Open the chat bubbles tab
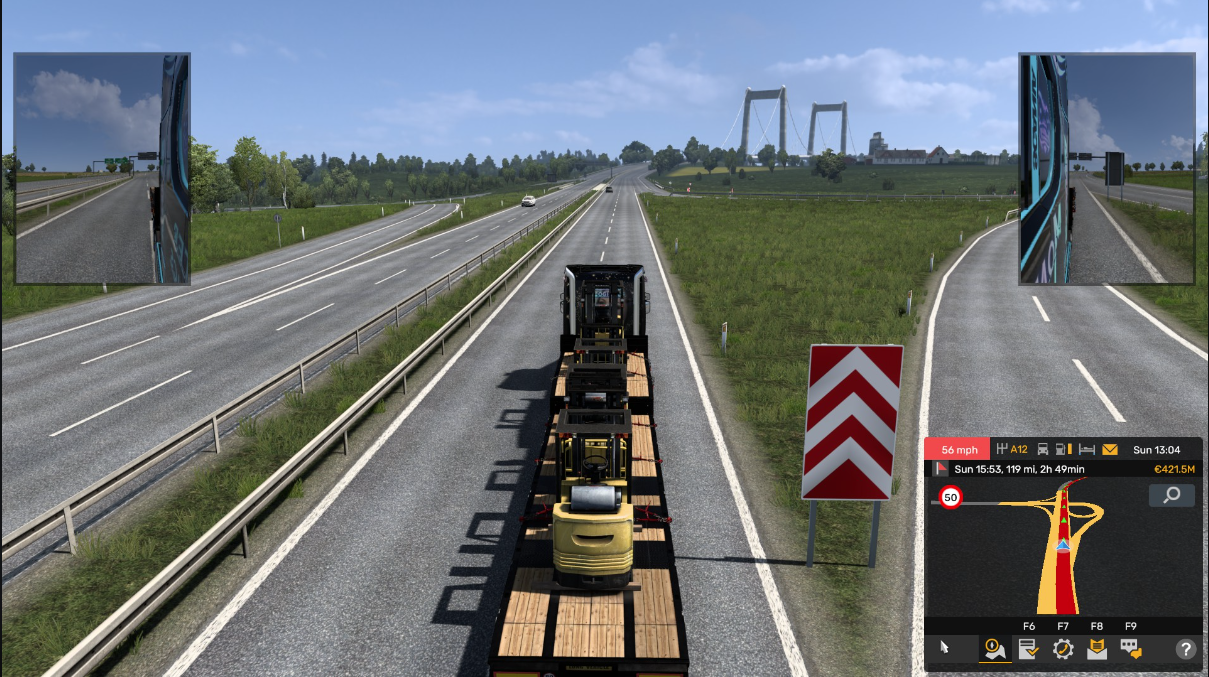This screenshot has height=677, width=1209. pos(1131,649)
